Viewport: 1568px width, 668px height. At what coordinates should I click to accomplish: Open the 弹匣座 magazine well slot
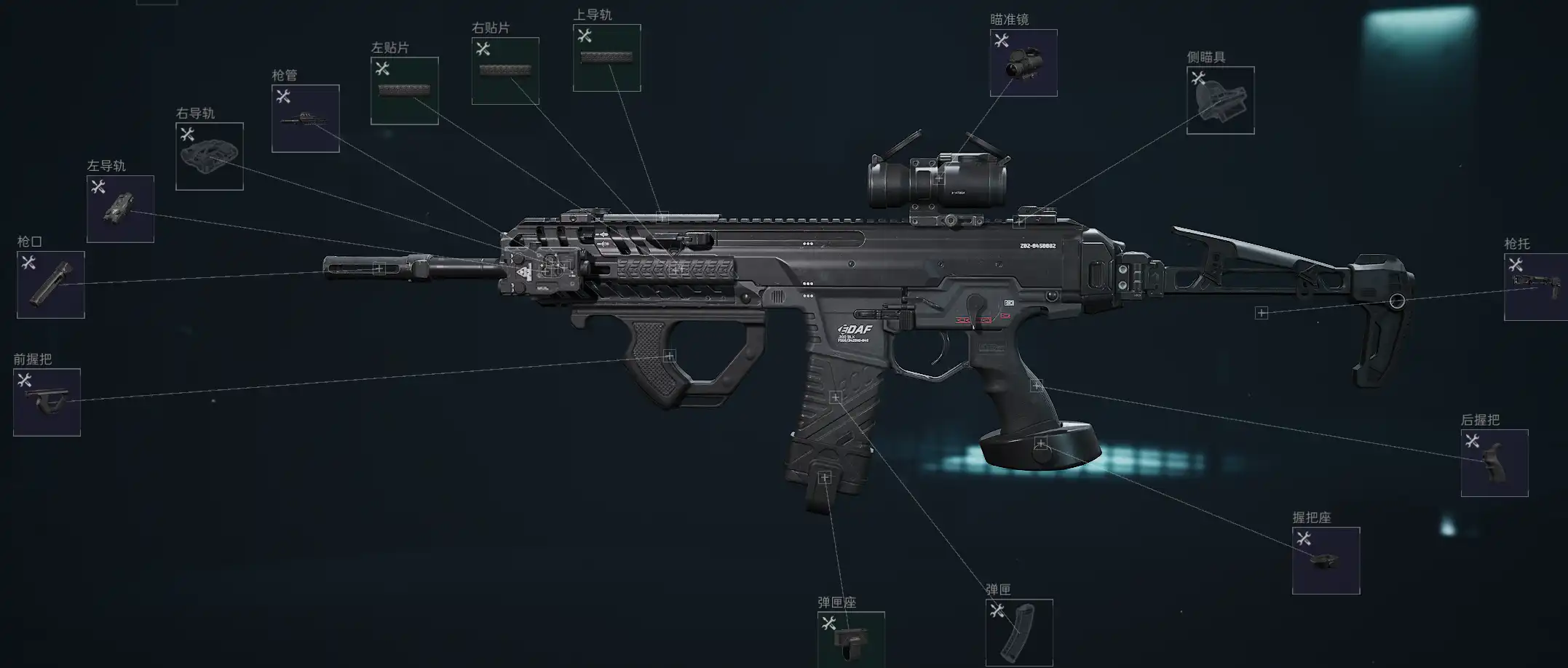point(850,639)
